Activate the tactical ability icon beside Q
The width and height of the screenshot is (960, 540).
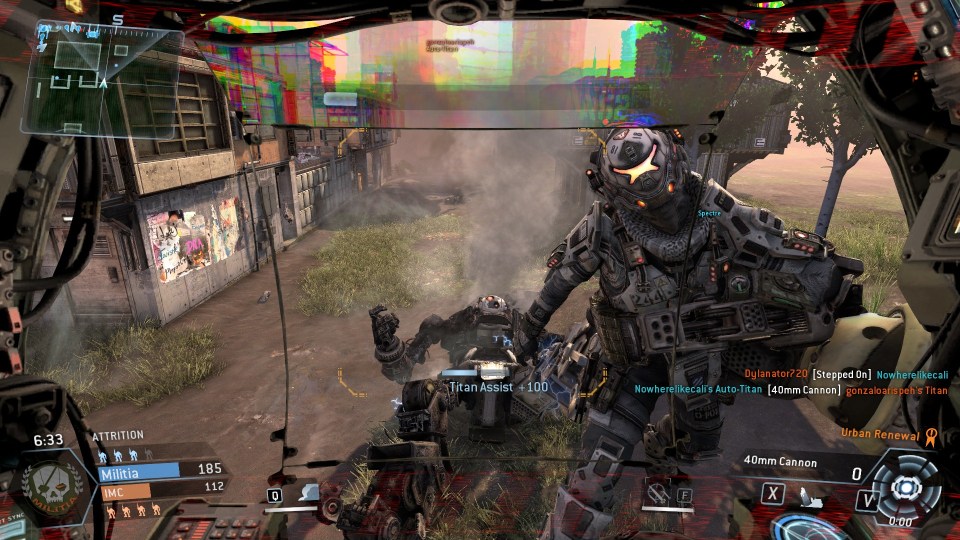[x=310, y=493]
